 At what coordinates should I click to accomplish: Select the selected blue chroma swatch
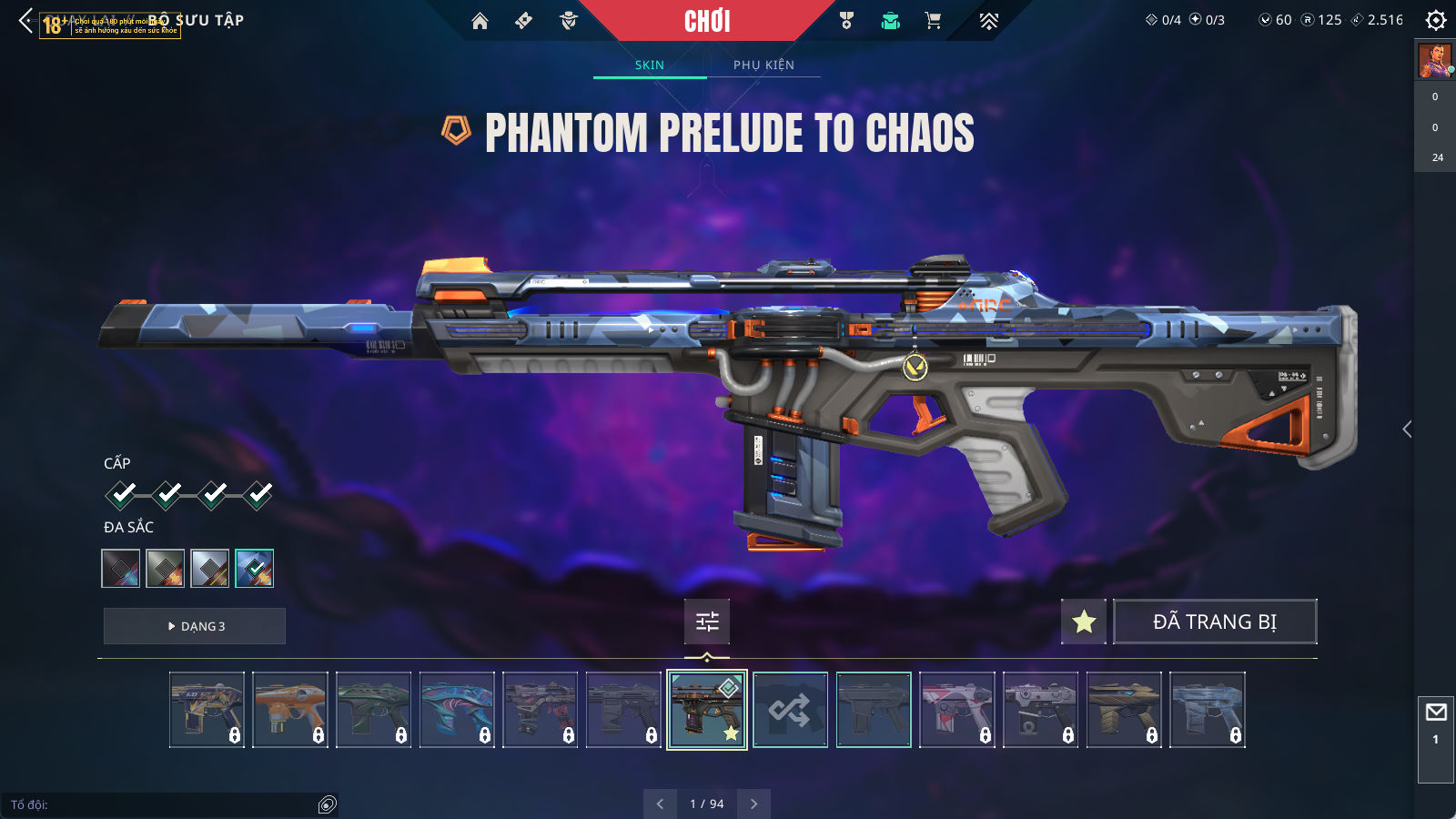(x=254, y=569)
